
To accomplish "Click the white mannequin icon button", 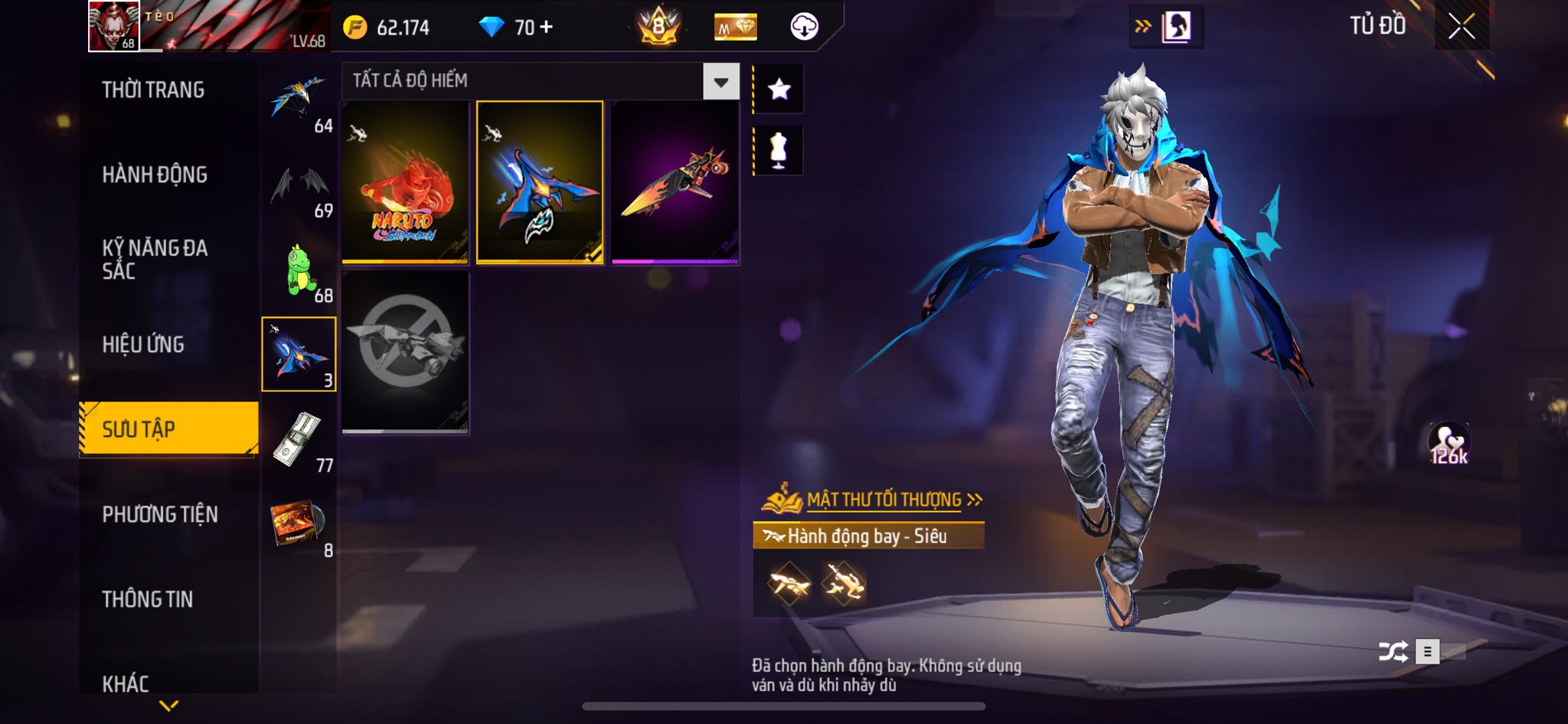I will pos(779,150).
